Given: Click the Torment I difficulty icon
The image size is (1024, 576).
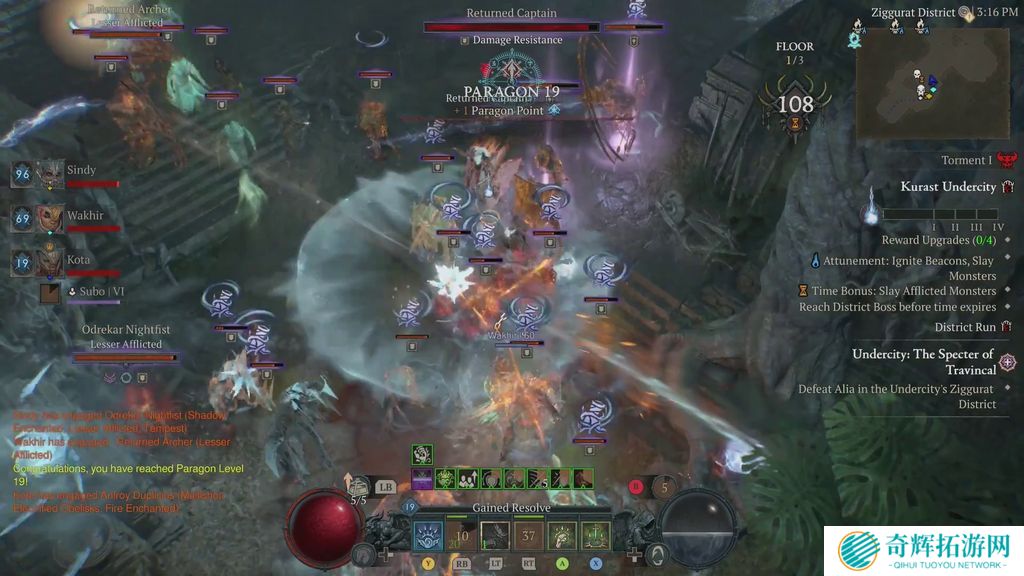Looking at the screenshot, I should [x=1006, y=160].
